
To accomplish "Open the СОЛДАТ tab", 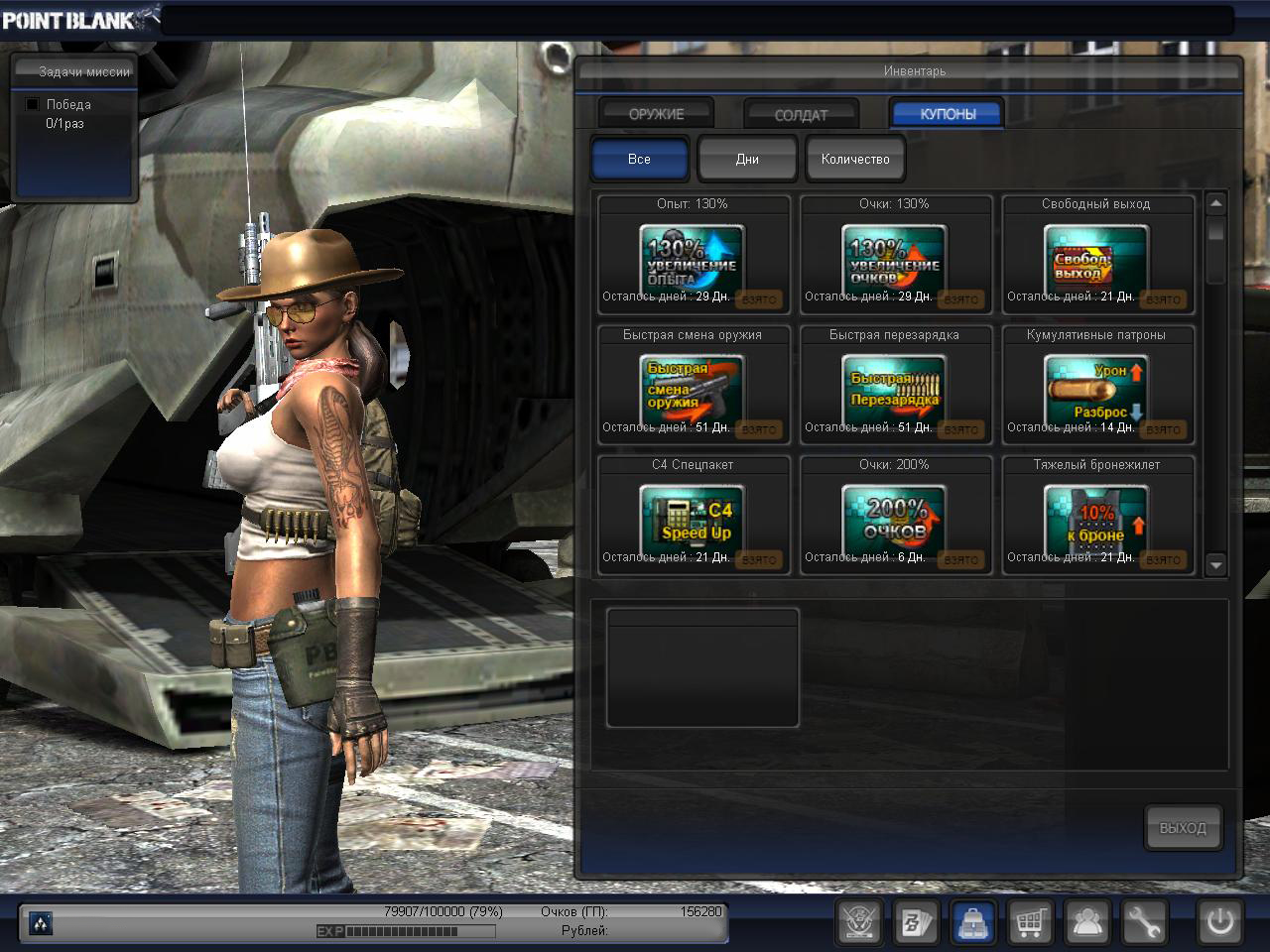I will (801, 115).
